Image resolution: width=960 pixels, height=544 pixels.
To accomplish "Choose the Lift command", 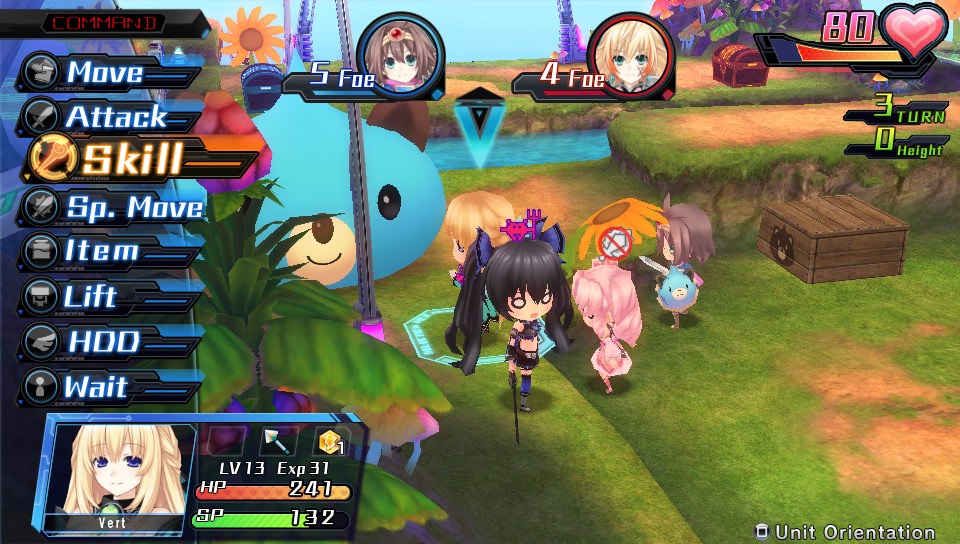I will 90,297.
